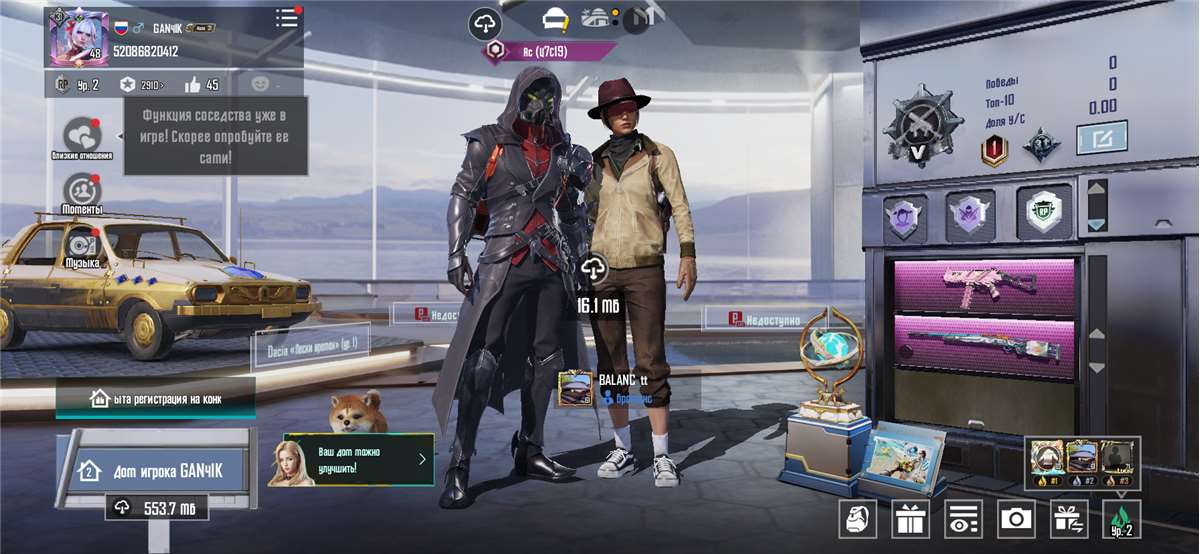Activate the camera photo mode icon
1200x554 pixels.
[x=1016, y=518]
